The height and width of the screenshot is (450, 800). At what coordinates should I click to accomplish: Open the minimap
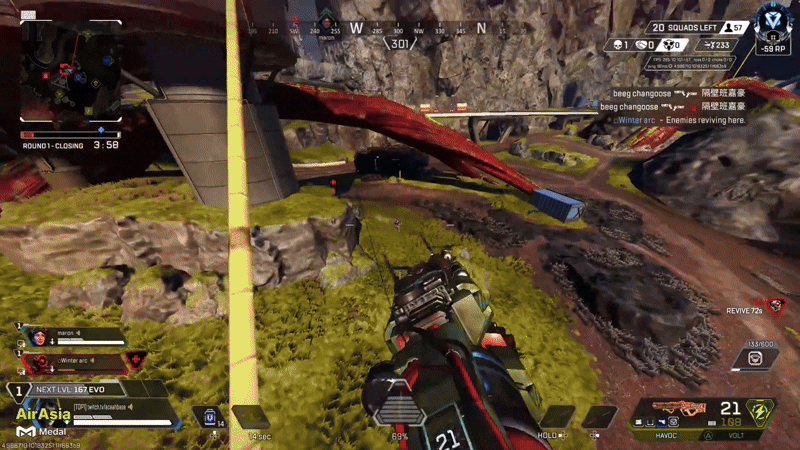[70, 68]
